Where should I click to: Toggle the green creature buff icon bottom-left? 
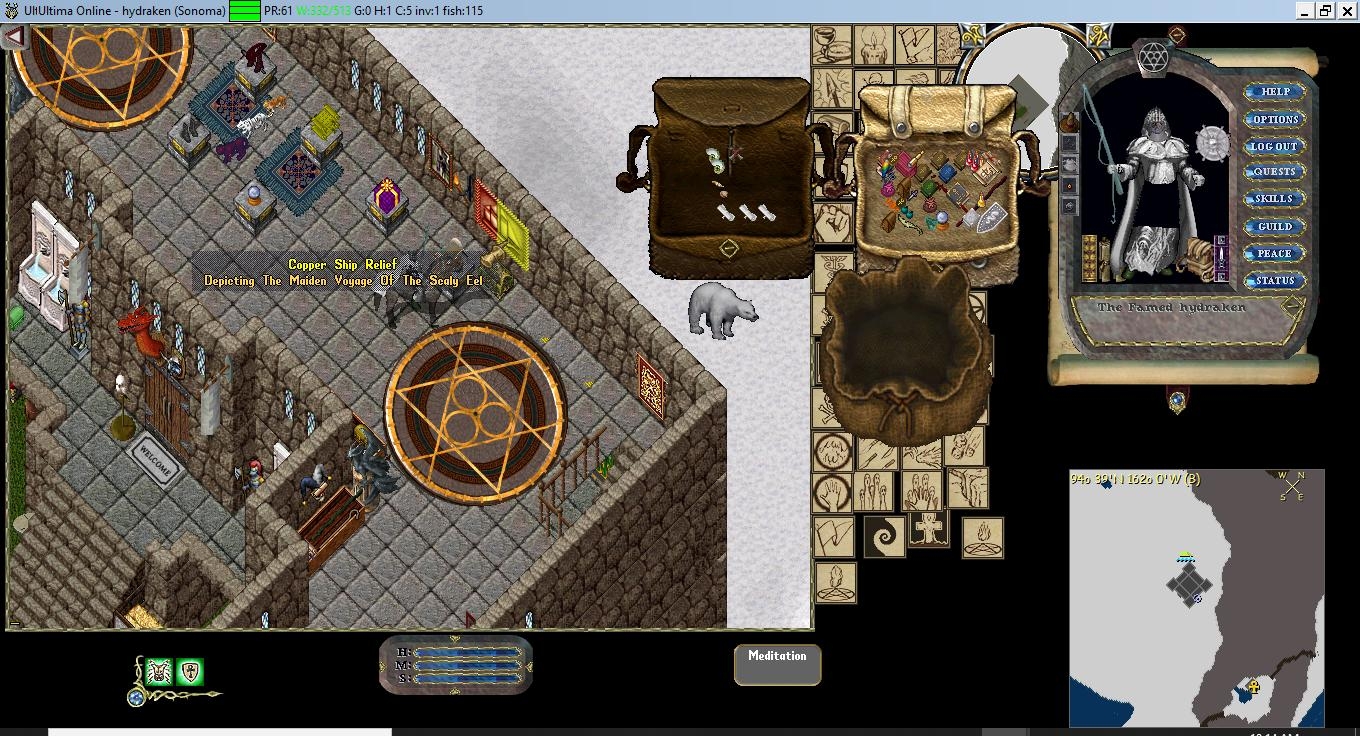158,671
